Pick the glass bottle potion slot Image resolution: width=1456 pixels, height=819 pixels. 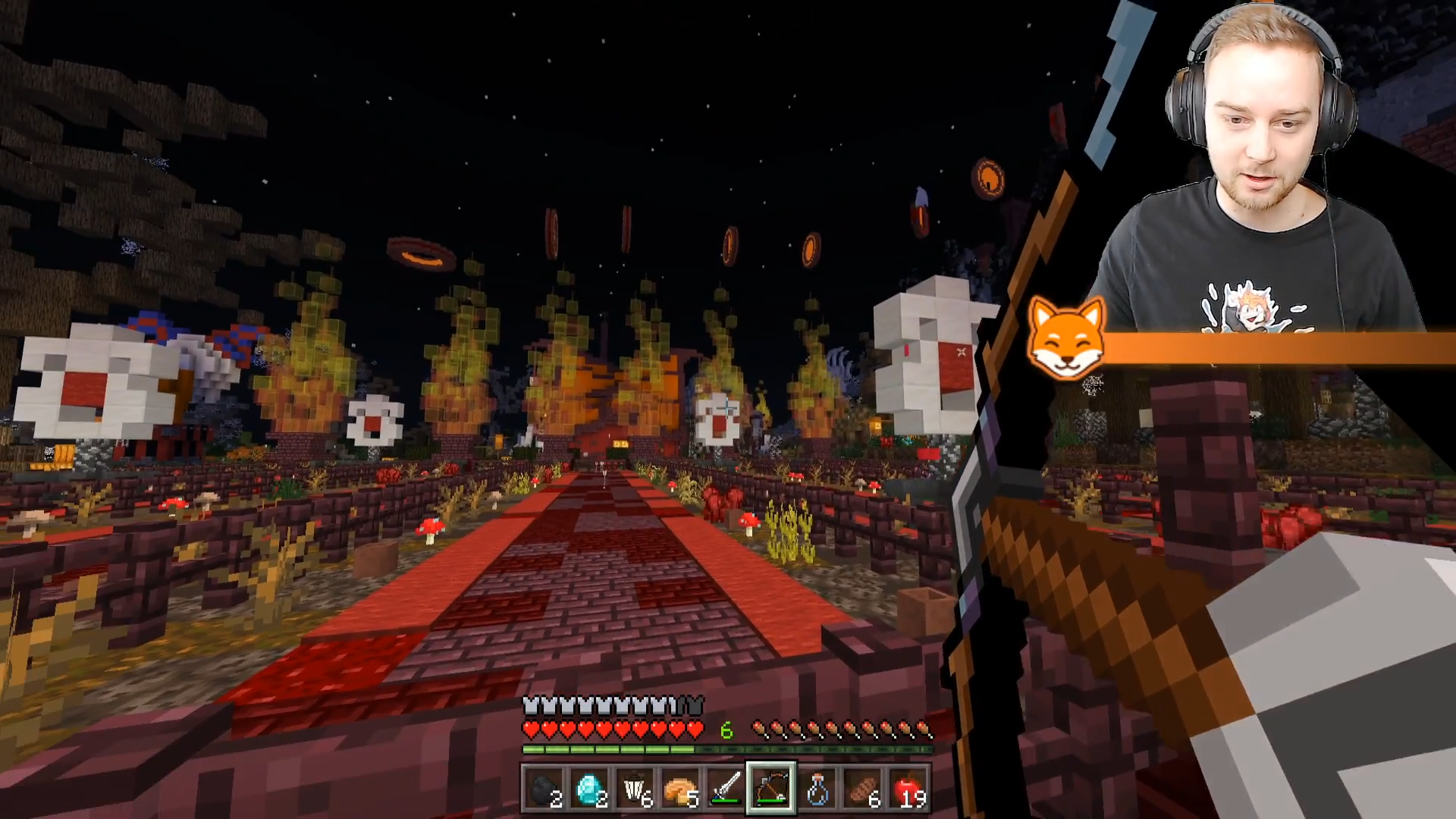point(817,789)
